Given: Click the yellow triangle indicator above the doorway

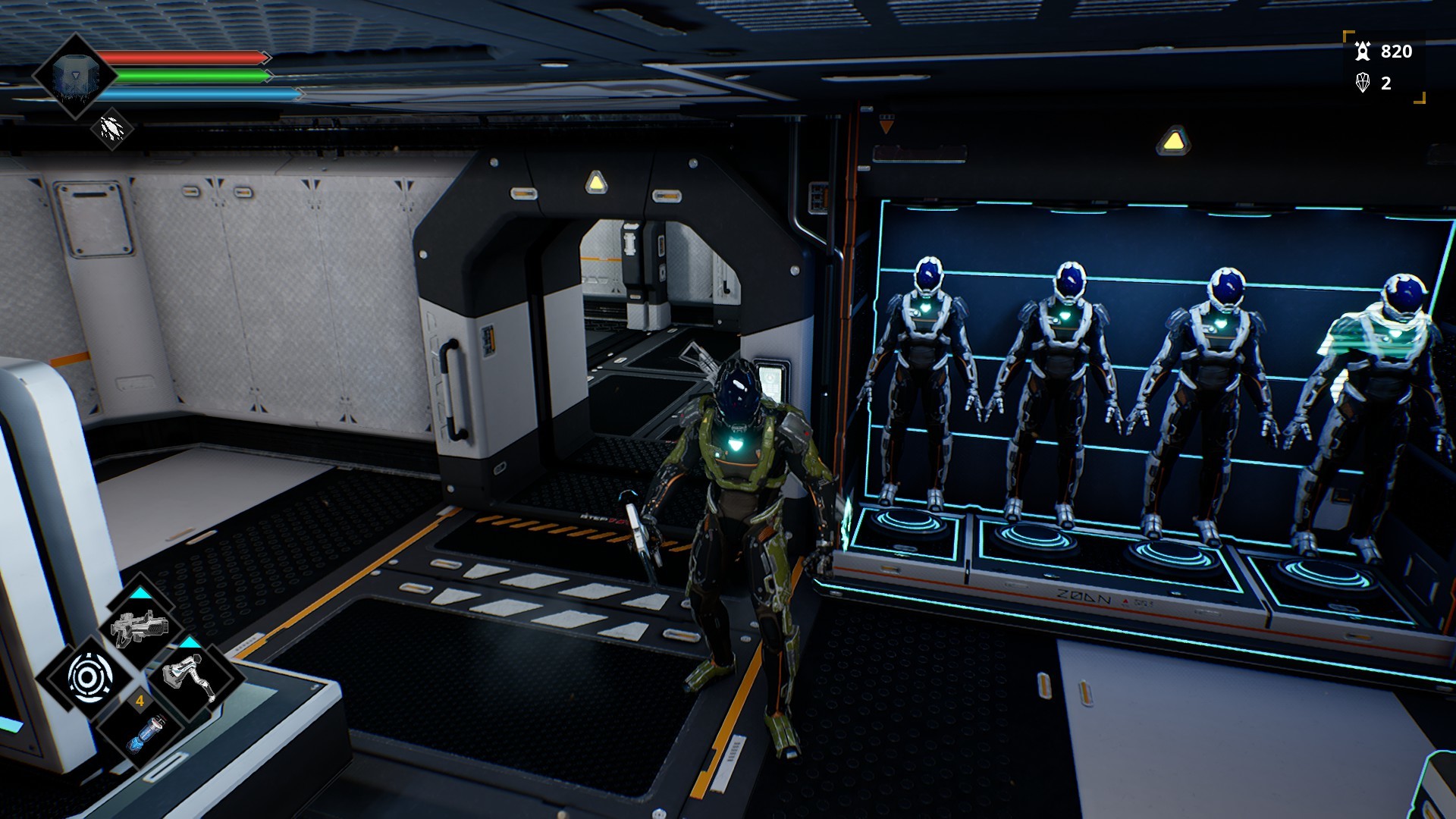Looking at the screenshot, I should coord(595,181).
